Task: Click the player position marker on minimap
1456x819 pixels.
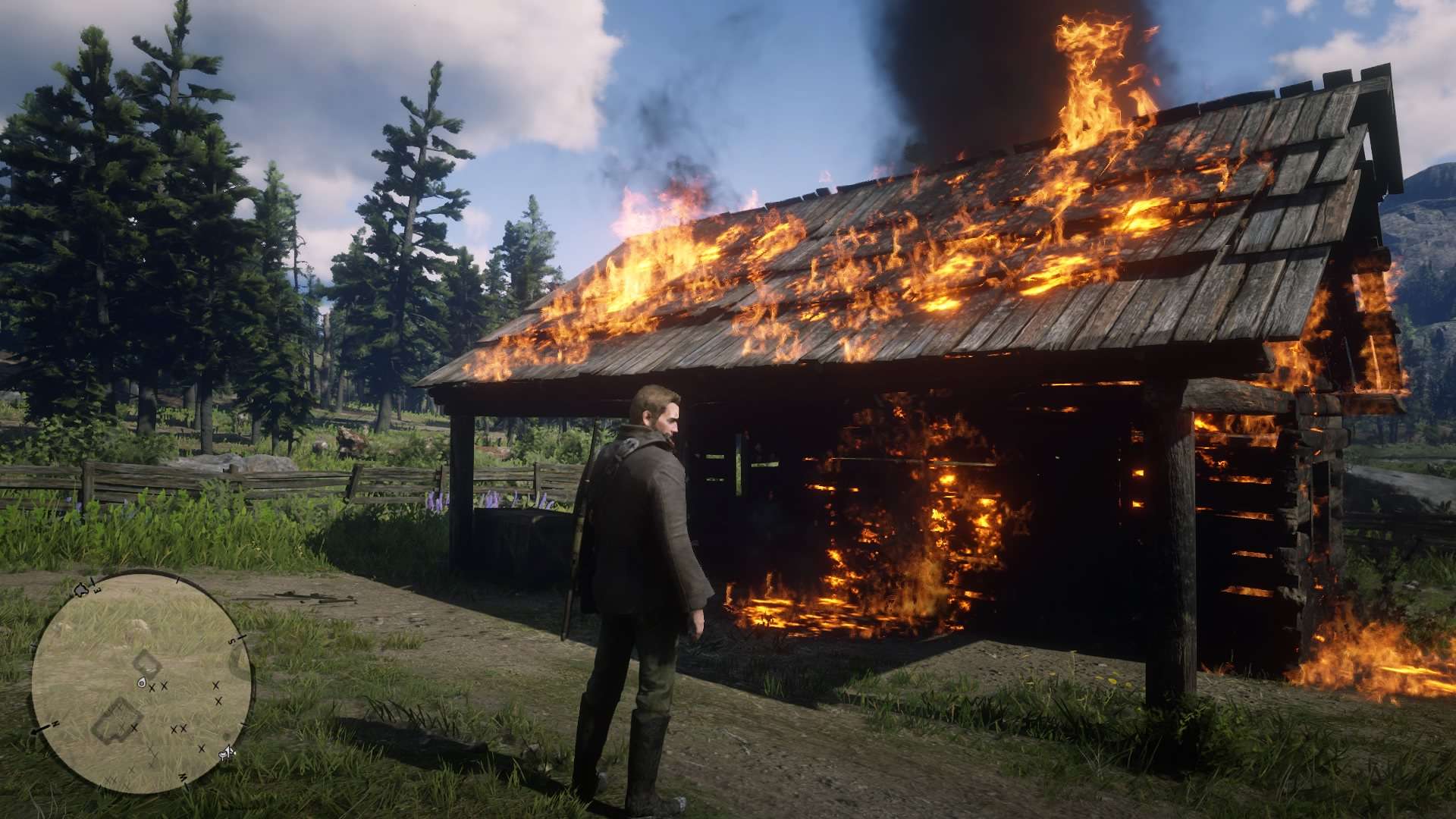Action: (x=142, y=683)
